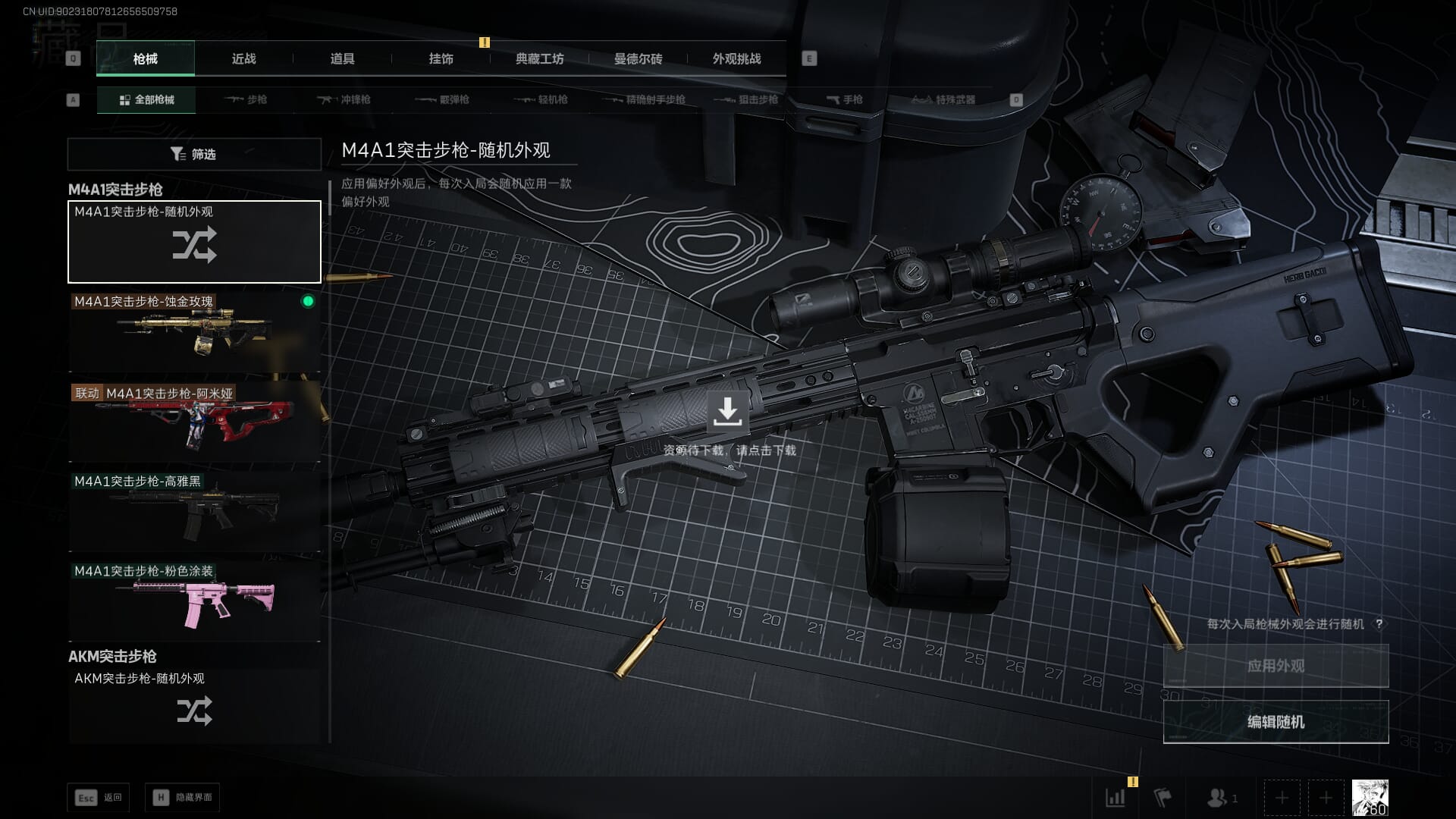This screenshot has height=819, width=1456.
Task: Open the 外观挑战 challenges tab
Action: 736,59
